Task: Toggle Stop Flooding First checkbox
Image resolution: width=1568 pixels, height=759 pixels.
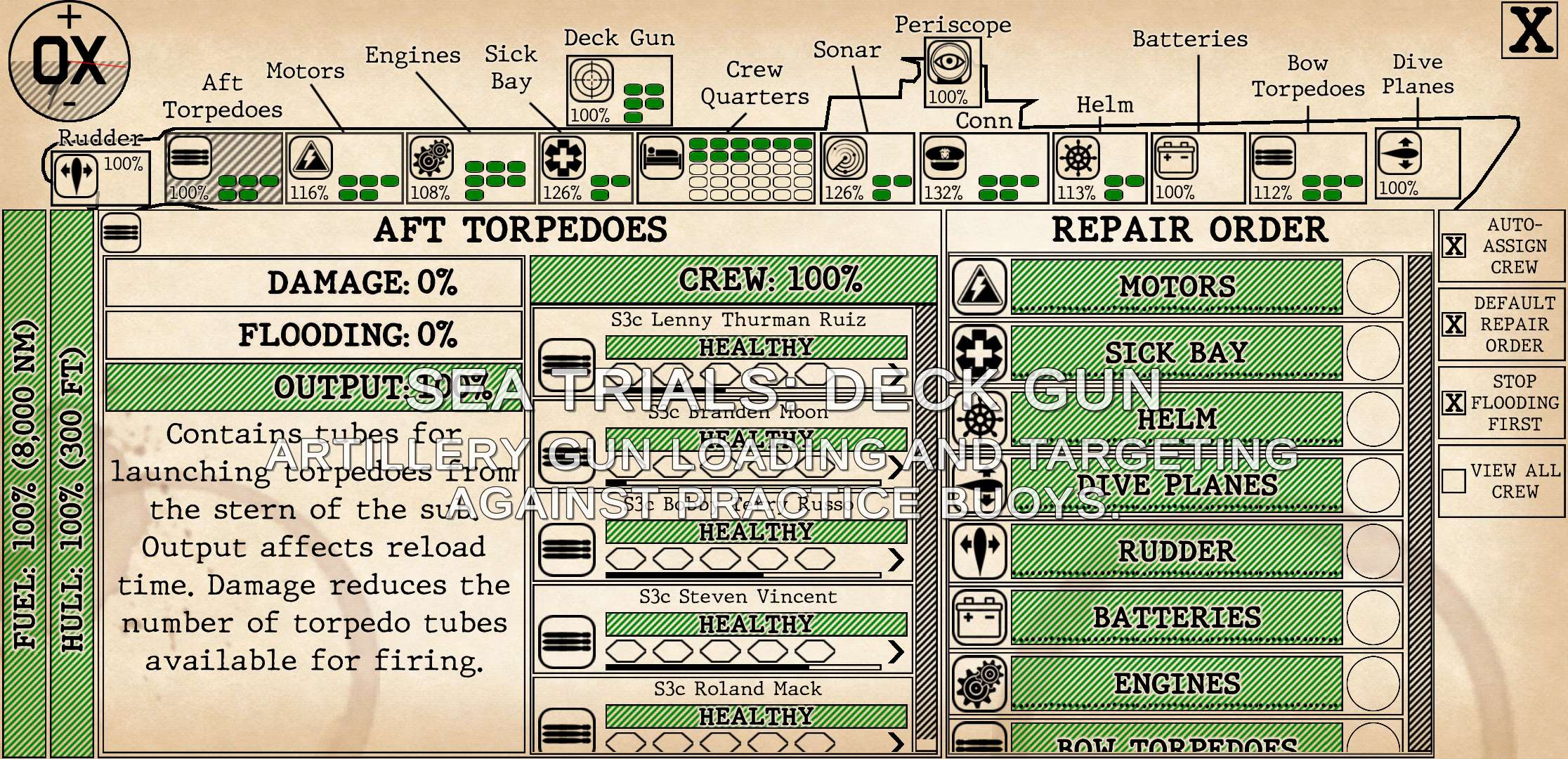Action: tap(1453, 403)
